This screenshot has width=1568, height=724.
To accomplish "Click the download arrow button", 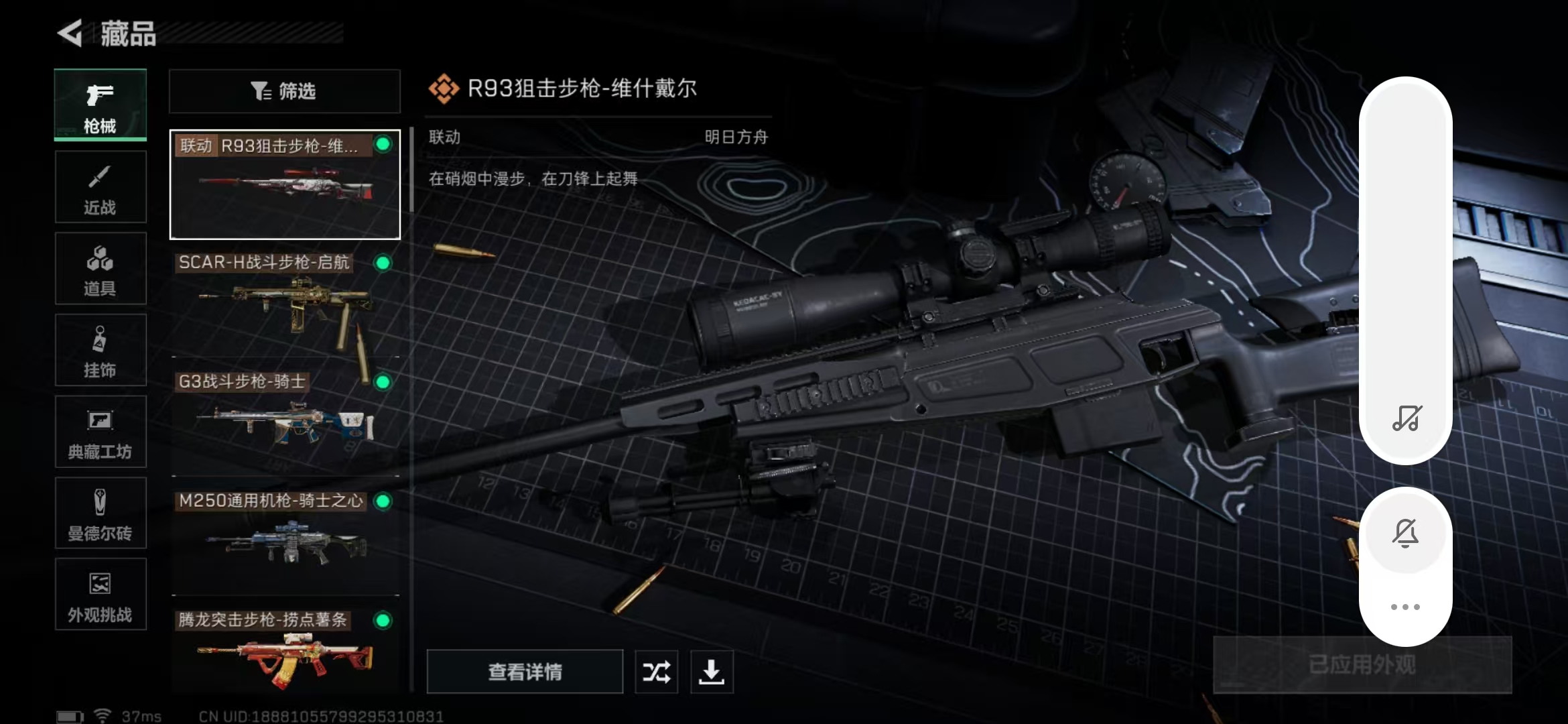I will click(712, 672).
